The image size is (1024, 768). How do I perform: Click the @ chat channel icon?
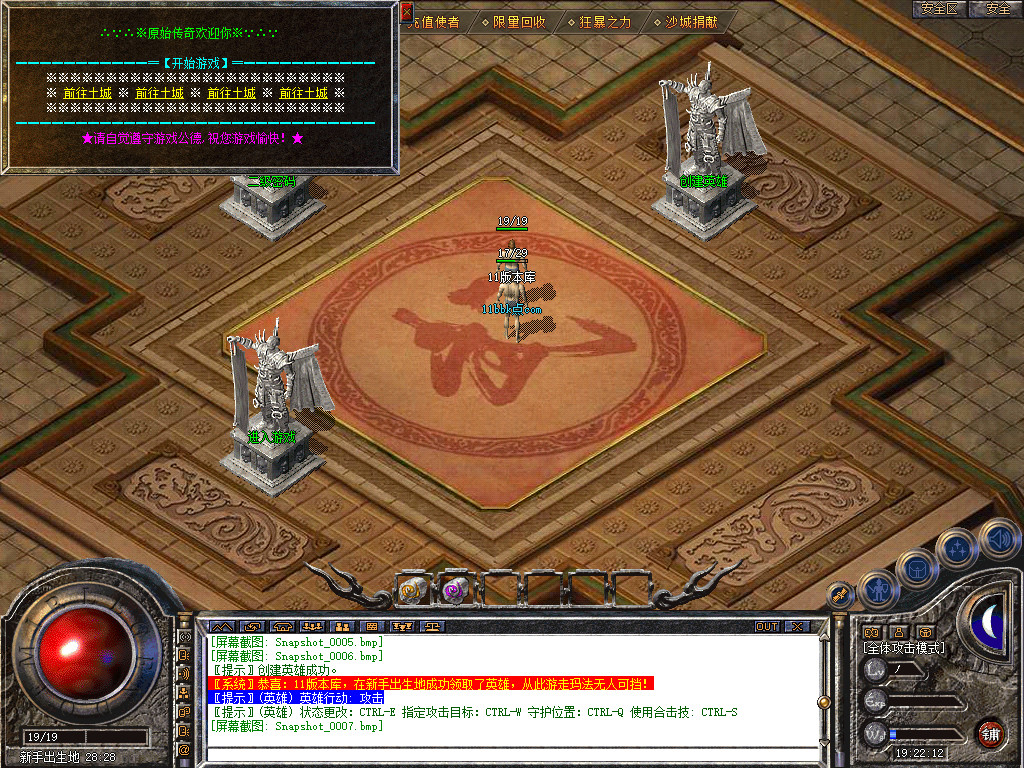(184, 749)
